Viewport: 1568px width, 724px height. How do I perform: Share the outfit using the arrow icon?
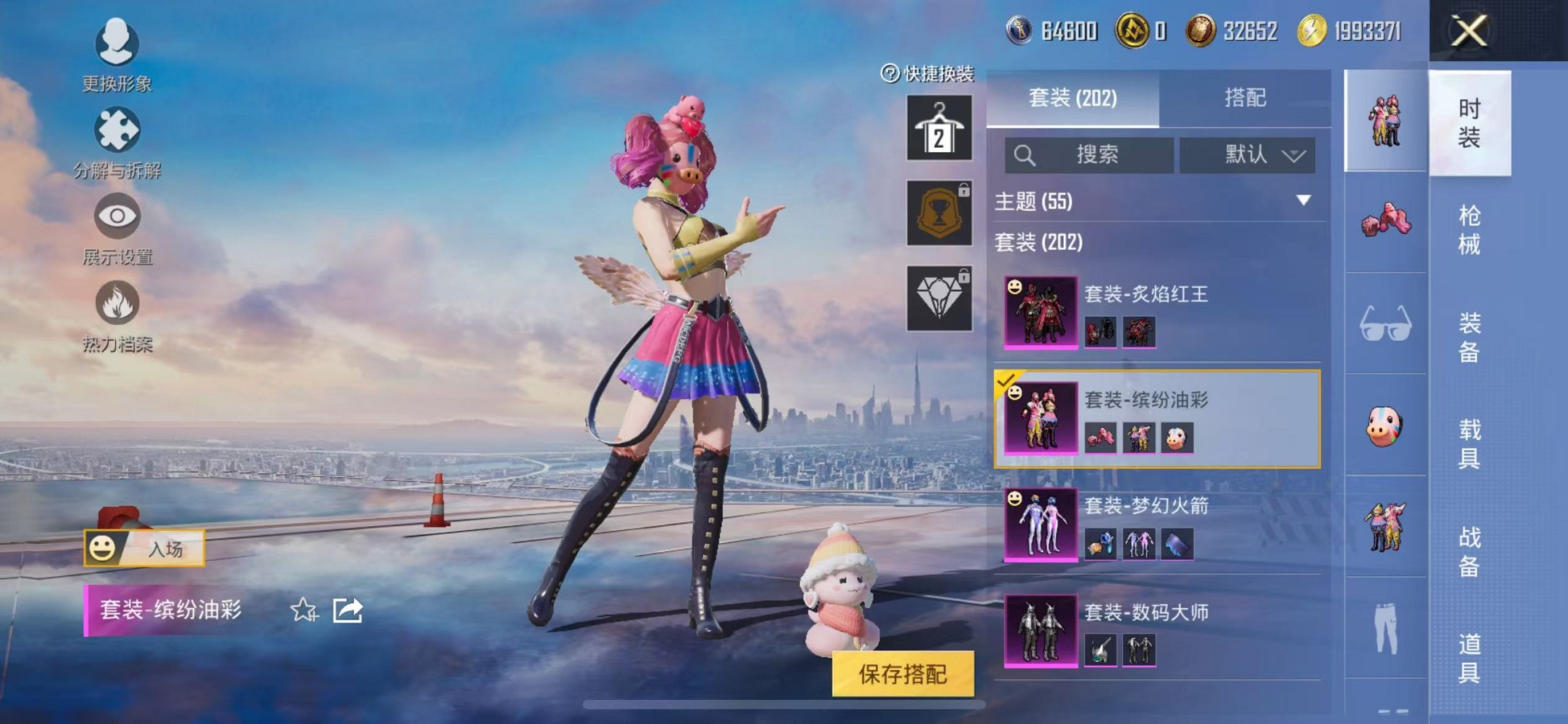point(348,610)
